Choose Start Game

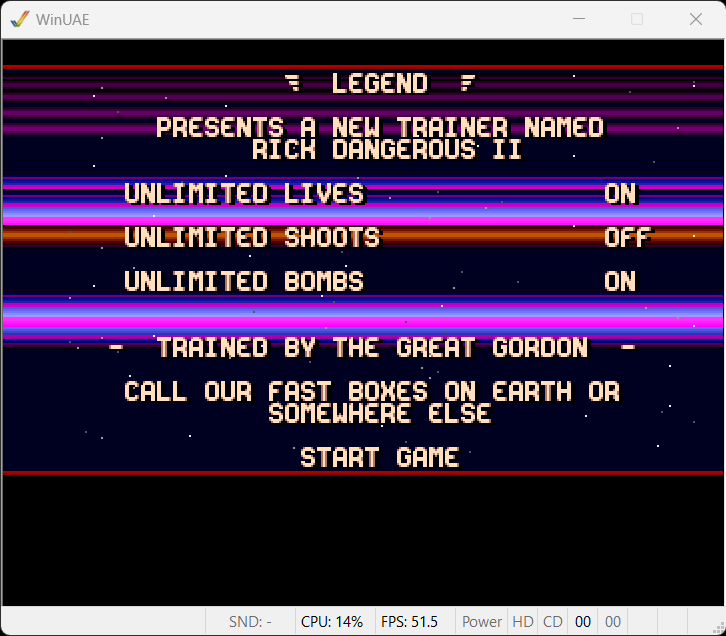pos(379,458)
